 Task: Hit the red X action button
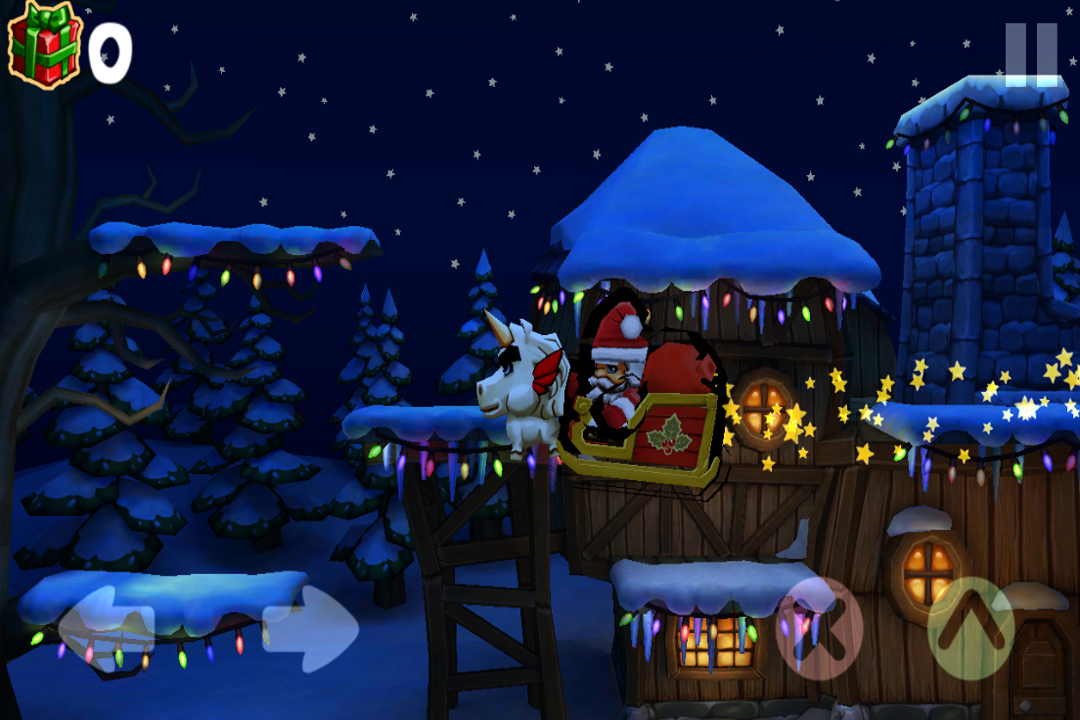click(x=819, y=628)
